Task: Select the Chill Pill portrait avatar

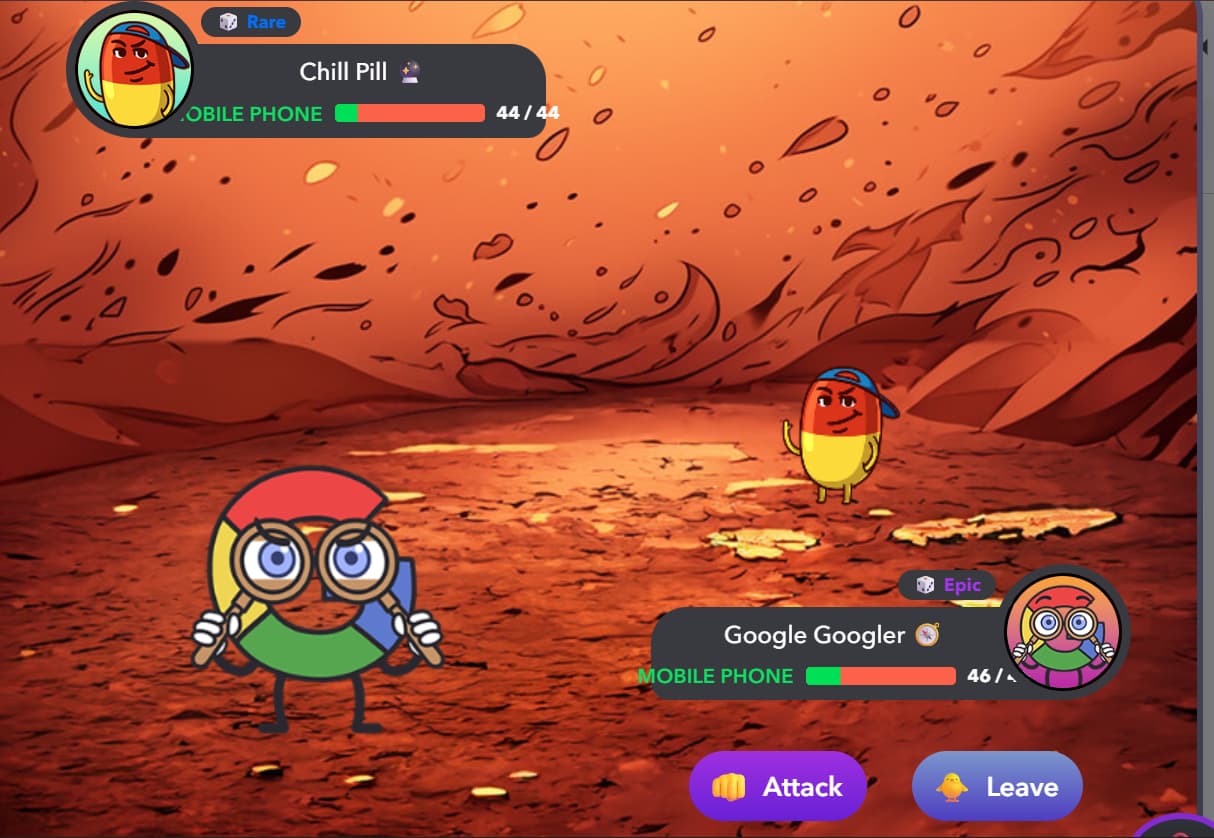Action: pos(132,72)
